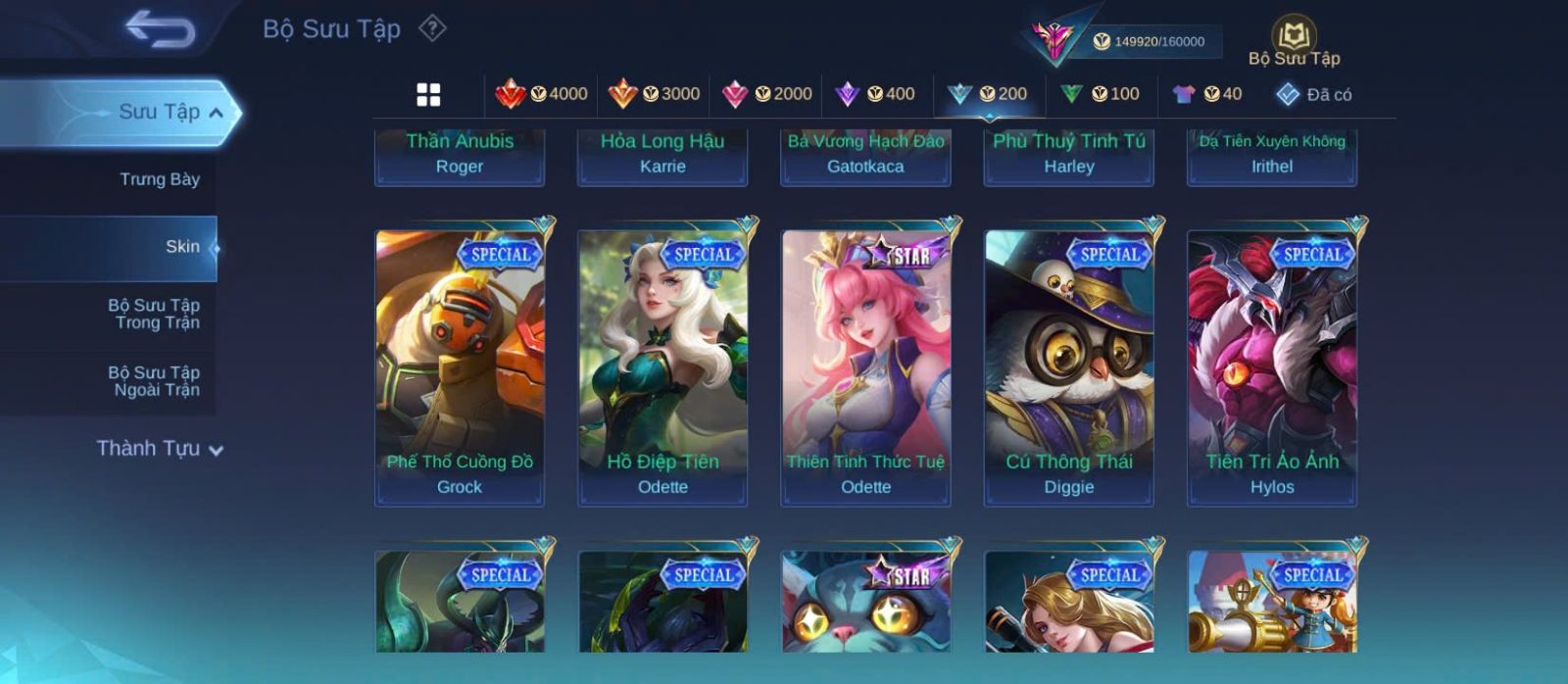
Task: Go back using the arrow button
Action: 160,29
